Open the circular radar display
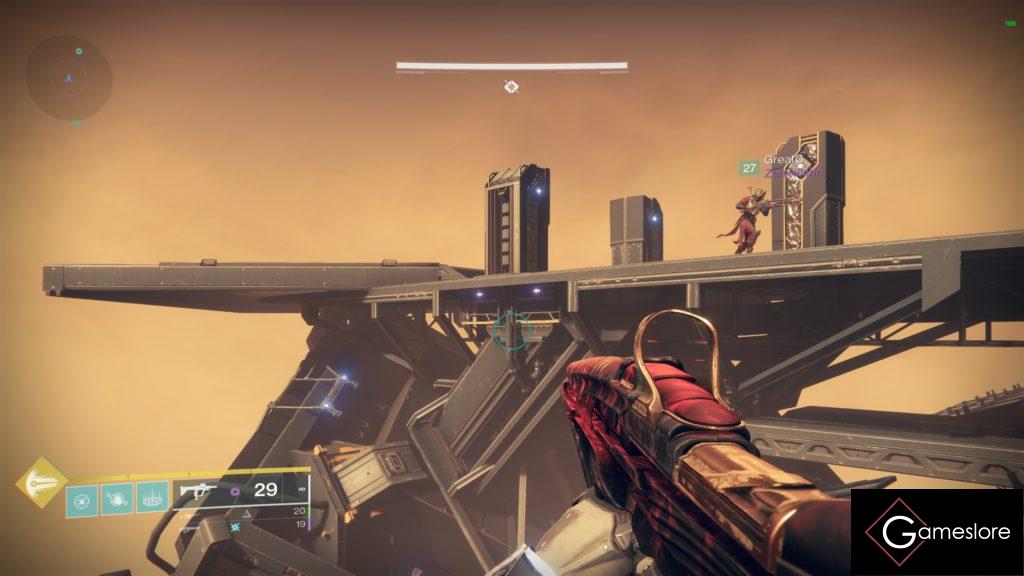 pyautogui.click(x=69, y=77)
